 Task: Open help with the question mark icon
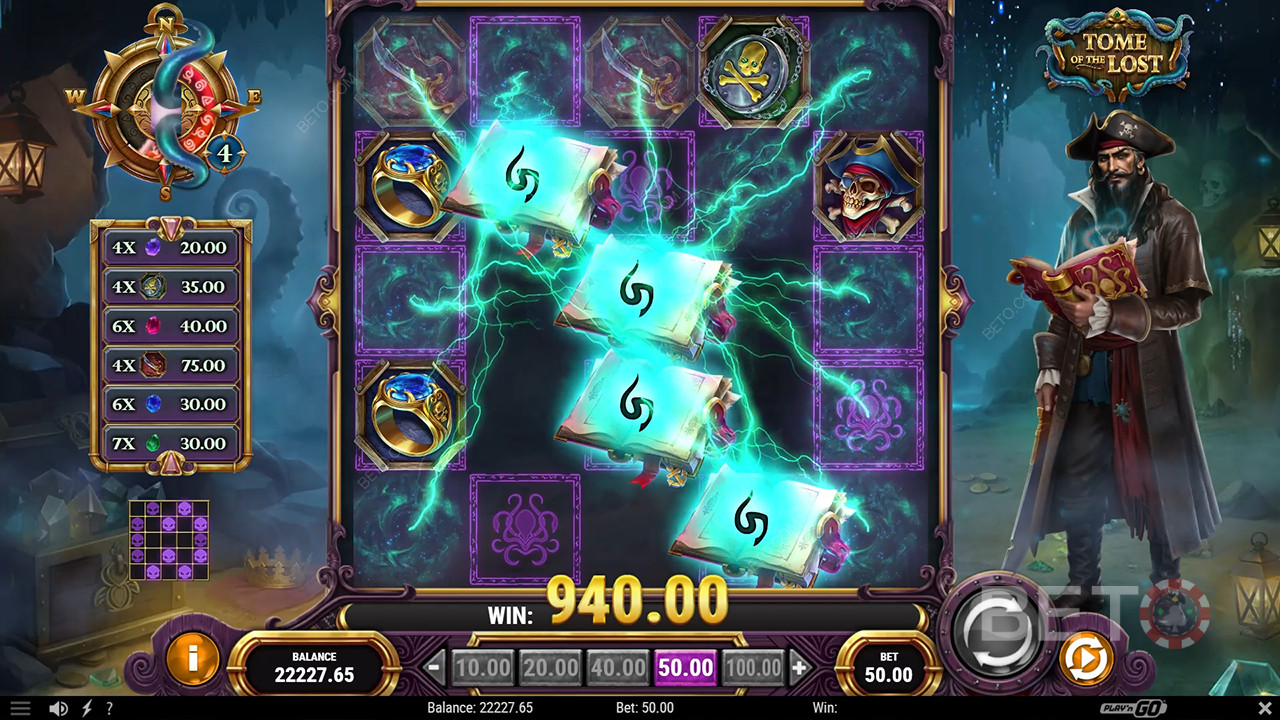click(109, 708)
